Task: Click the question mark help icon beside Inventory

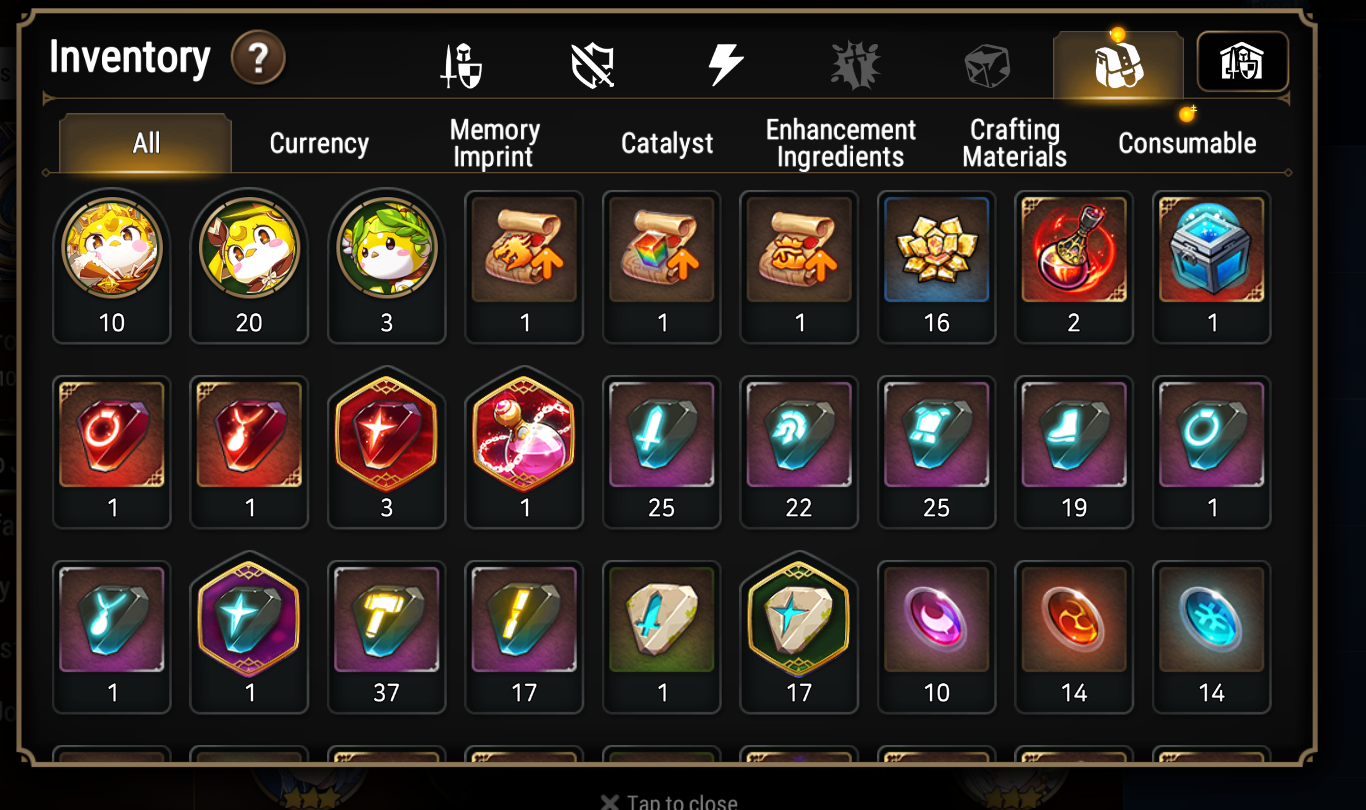Action: tap(258, 57)
